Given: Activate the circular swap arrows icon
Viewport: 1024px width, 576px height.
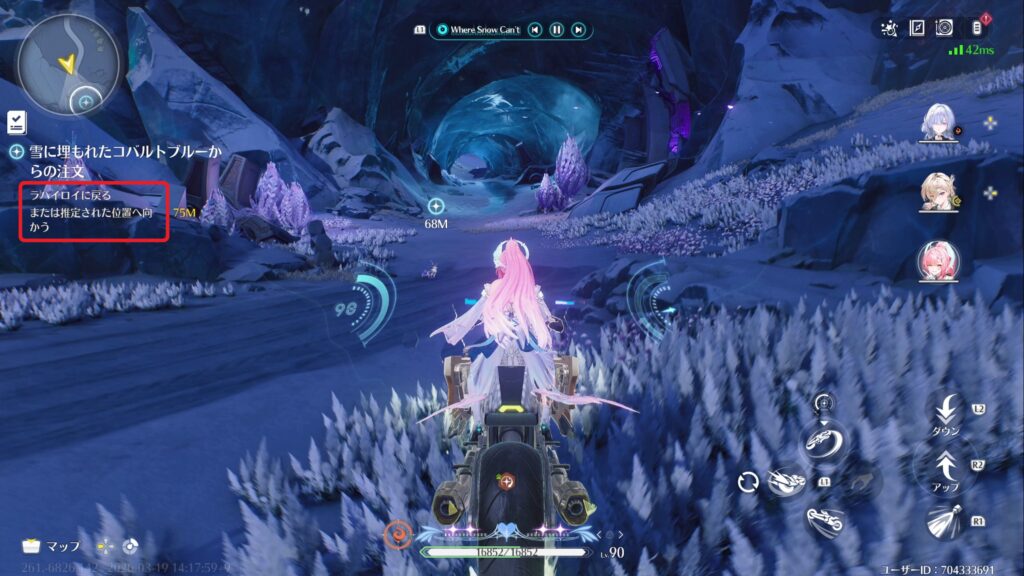Looking at the screenshot, I should (748, 483).
